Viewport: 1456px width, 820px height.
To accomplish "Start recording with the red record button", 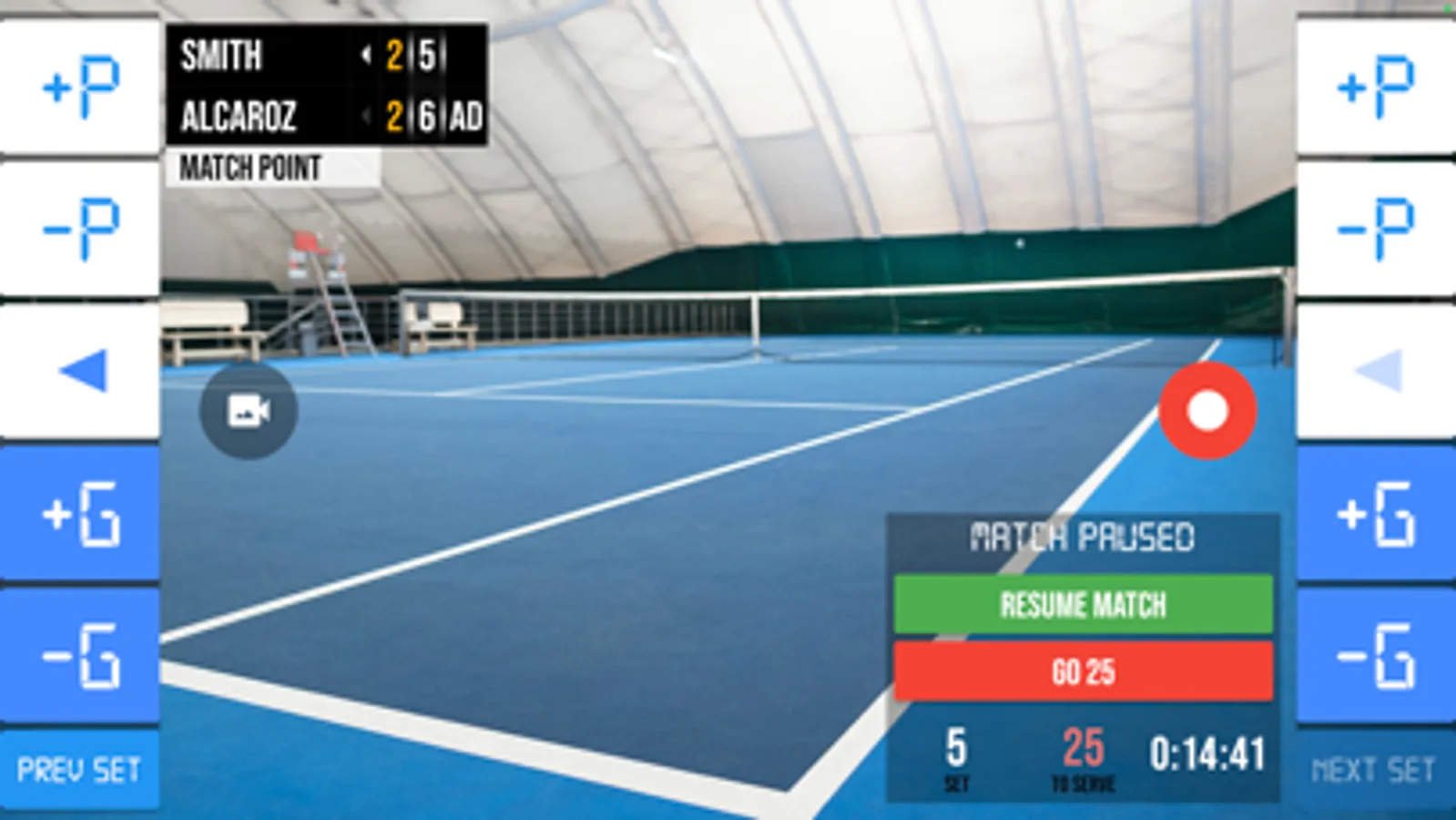I will coord(1207,410).
